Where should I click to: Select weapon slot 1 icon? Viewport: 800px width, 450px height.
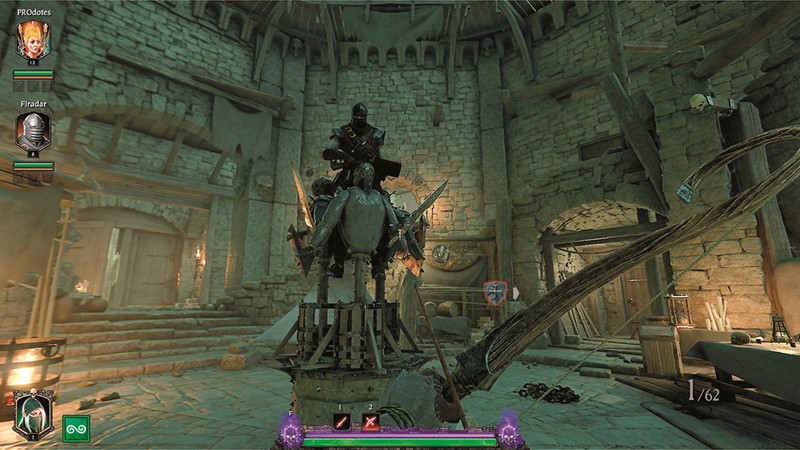341,420
